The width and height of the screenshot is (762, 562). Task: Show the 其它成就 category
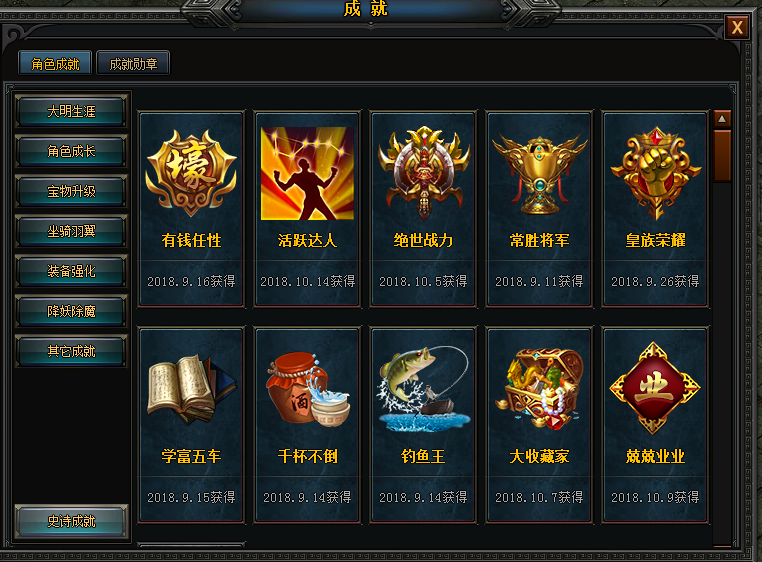(72, 351)
